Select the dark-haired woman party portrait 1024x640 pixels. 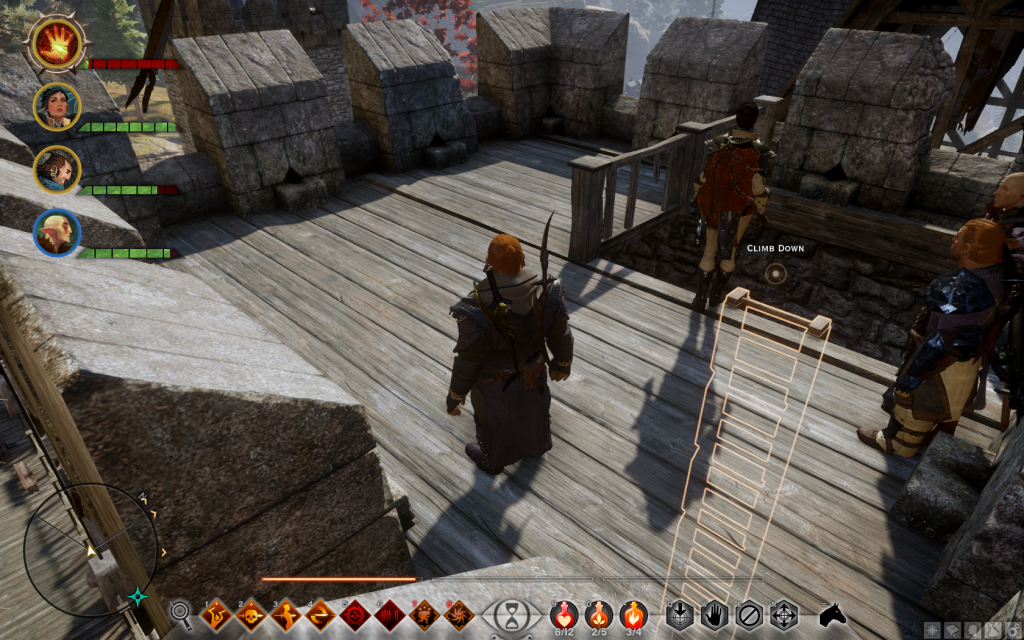pos(56,106)
